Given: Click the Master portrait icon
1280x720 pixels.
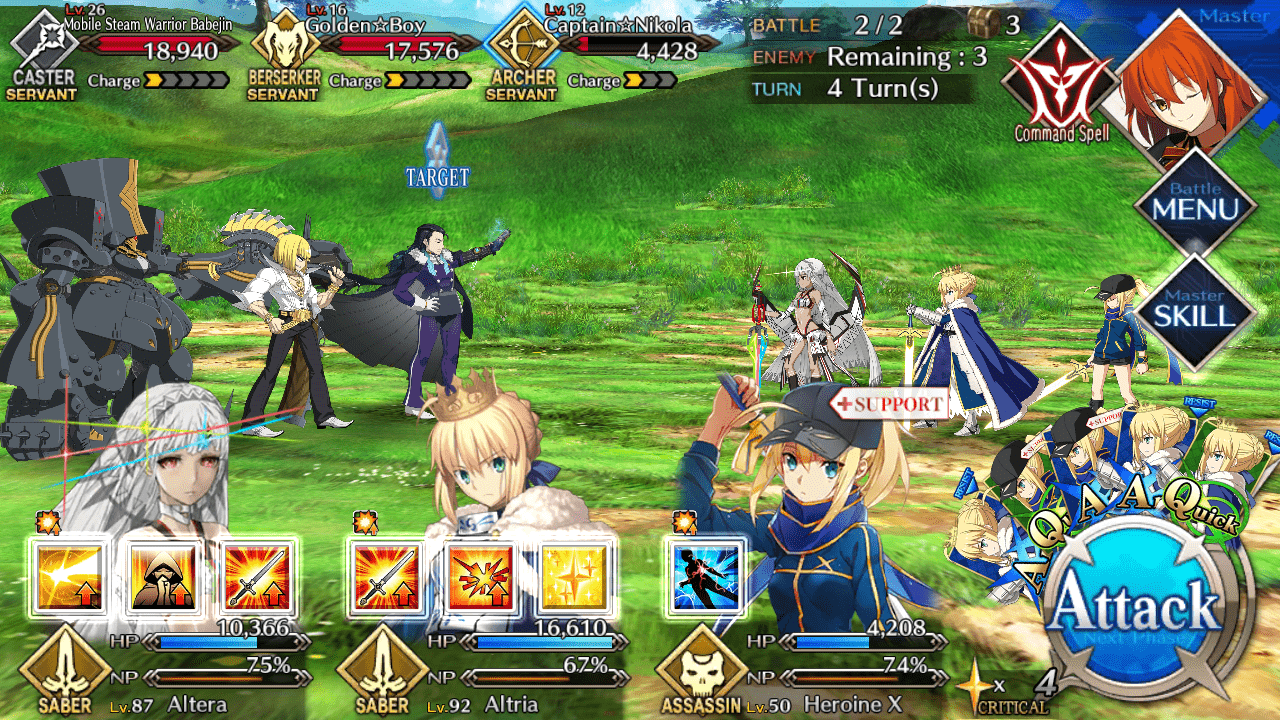Looking at the screenshot, I should [1195, 80].
